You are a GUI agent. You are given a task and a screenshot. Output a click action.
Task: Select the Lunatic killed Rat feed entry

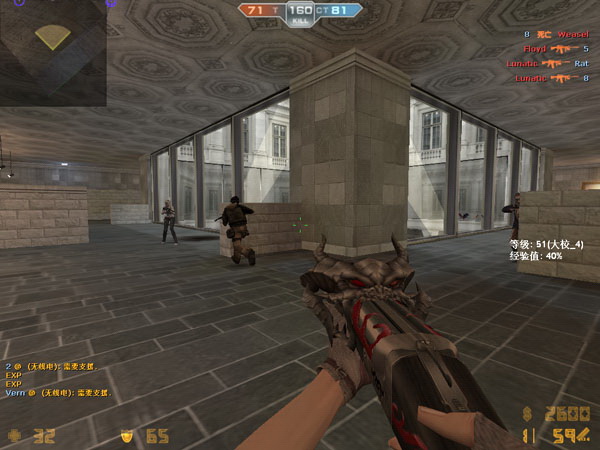click(x=547, y=63)
